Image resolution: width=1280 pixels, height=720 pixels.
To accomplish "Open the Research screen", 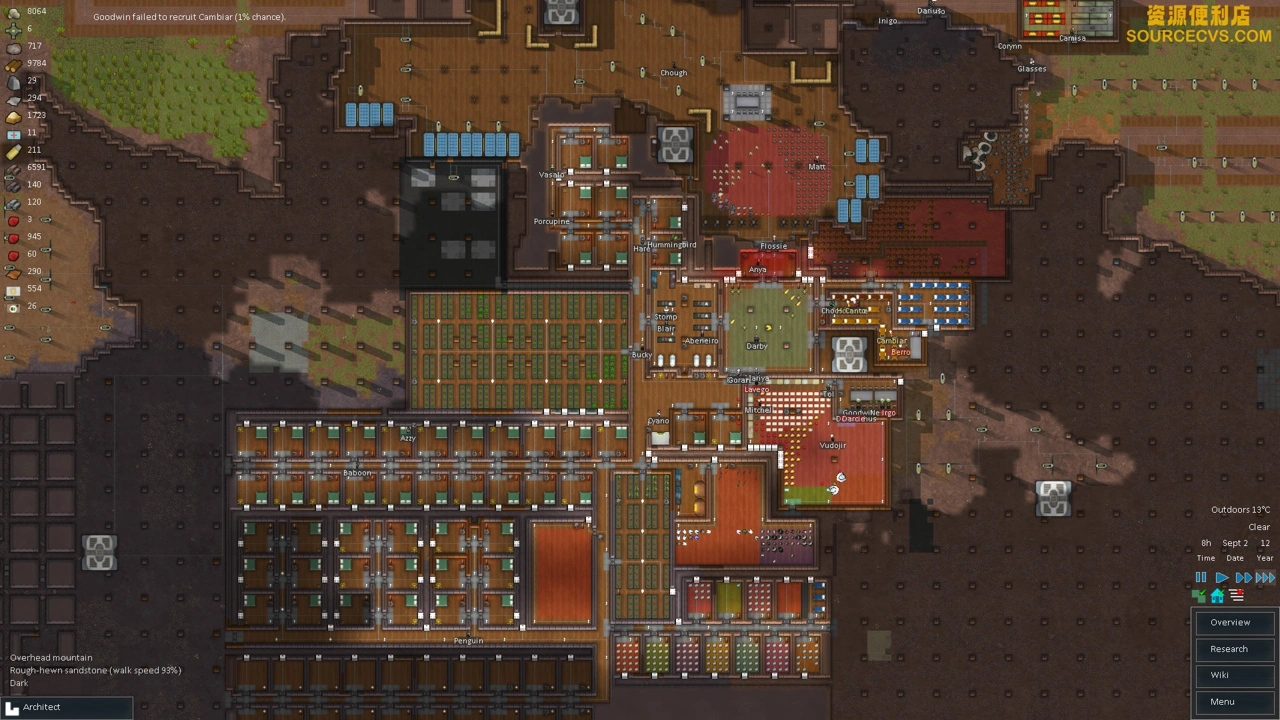I will click(x=1230, y=649).
